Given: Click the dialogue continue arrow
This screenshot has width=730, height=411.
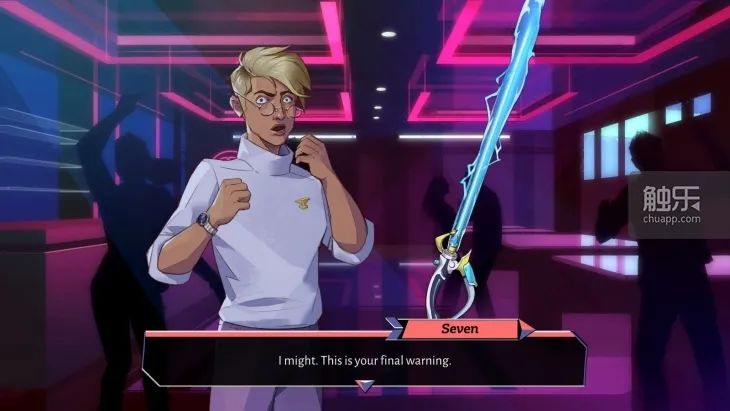Looking at the screenshot, I should point(366,385).
